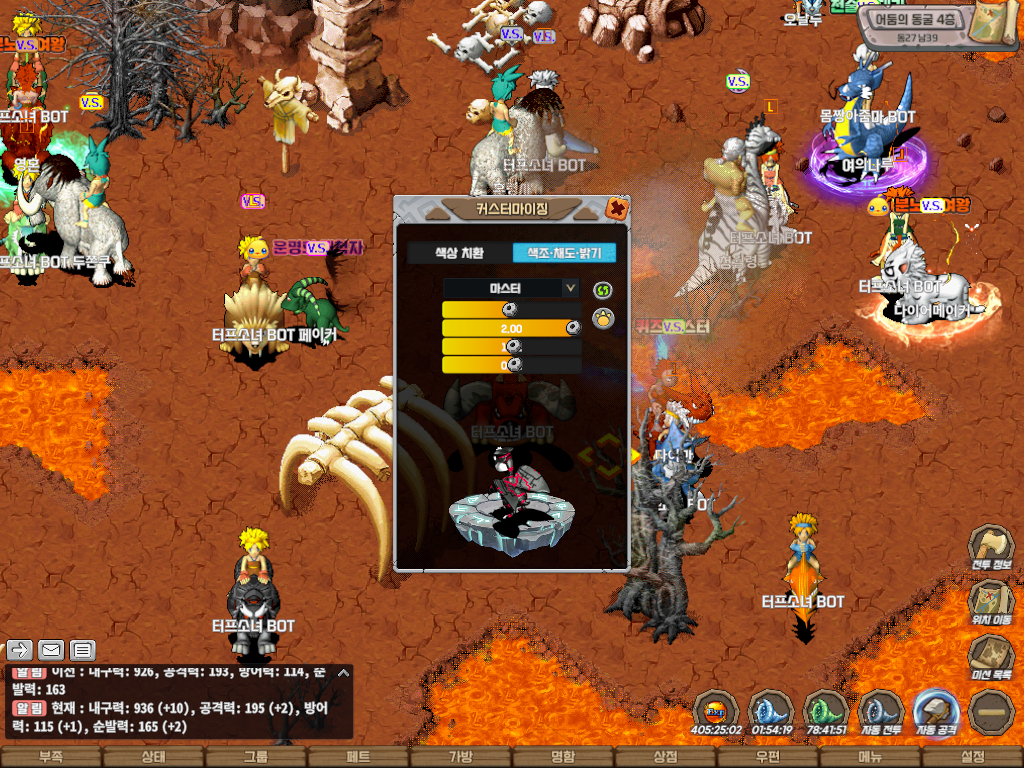Open the 위치 이동 location move button

pyautogui.click(x=990, y=601)
